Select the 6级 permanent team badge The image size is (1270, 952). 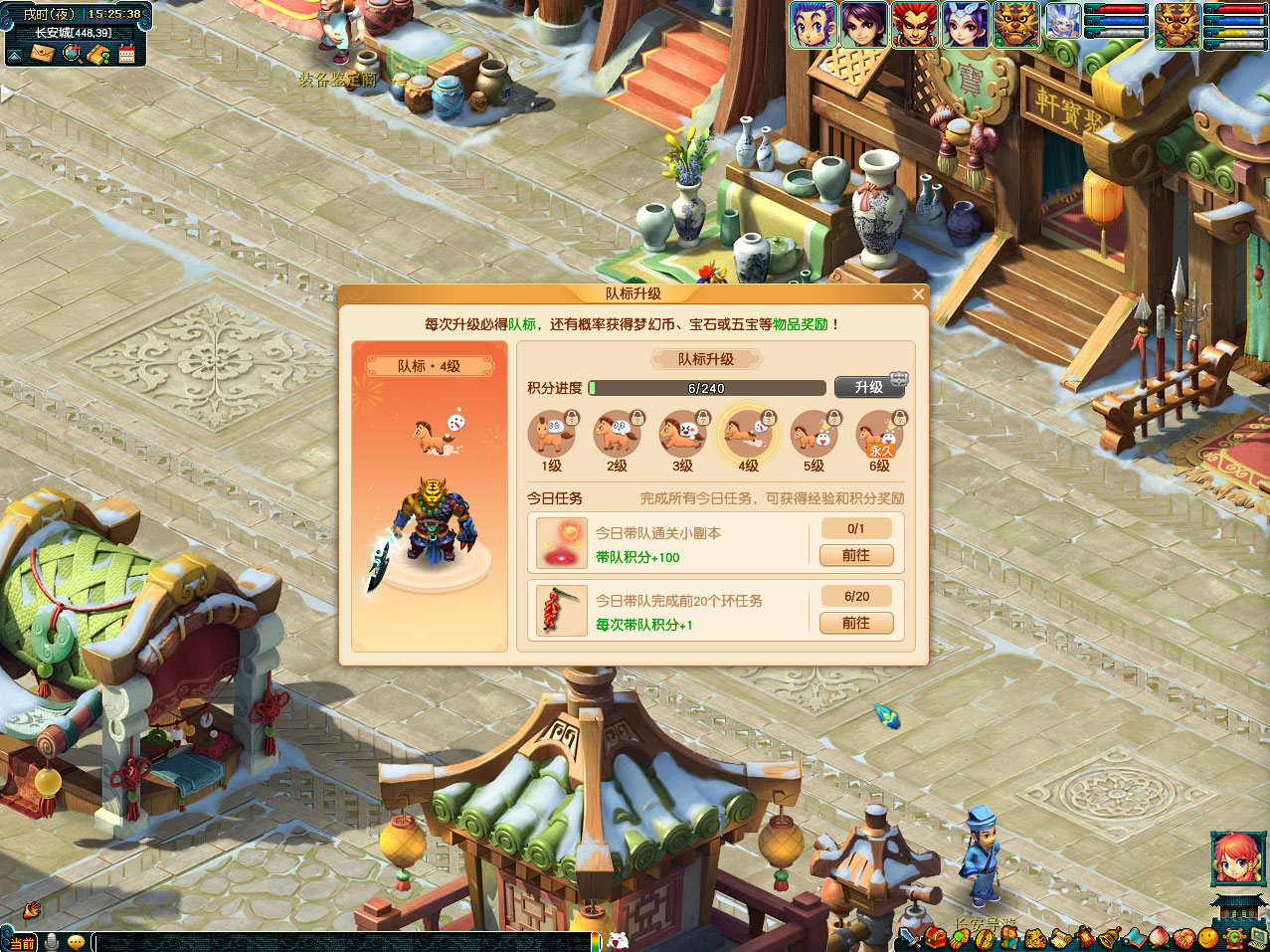879,435
